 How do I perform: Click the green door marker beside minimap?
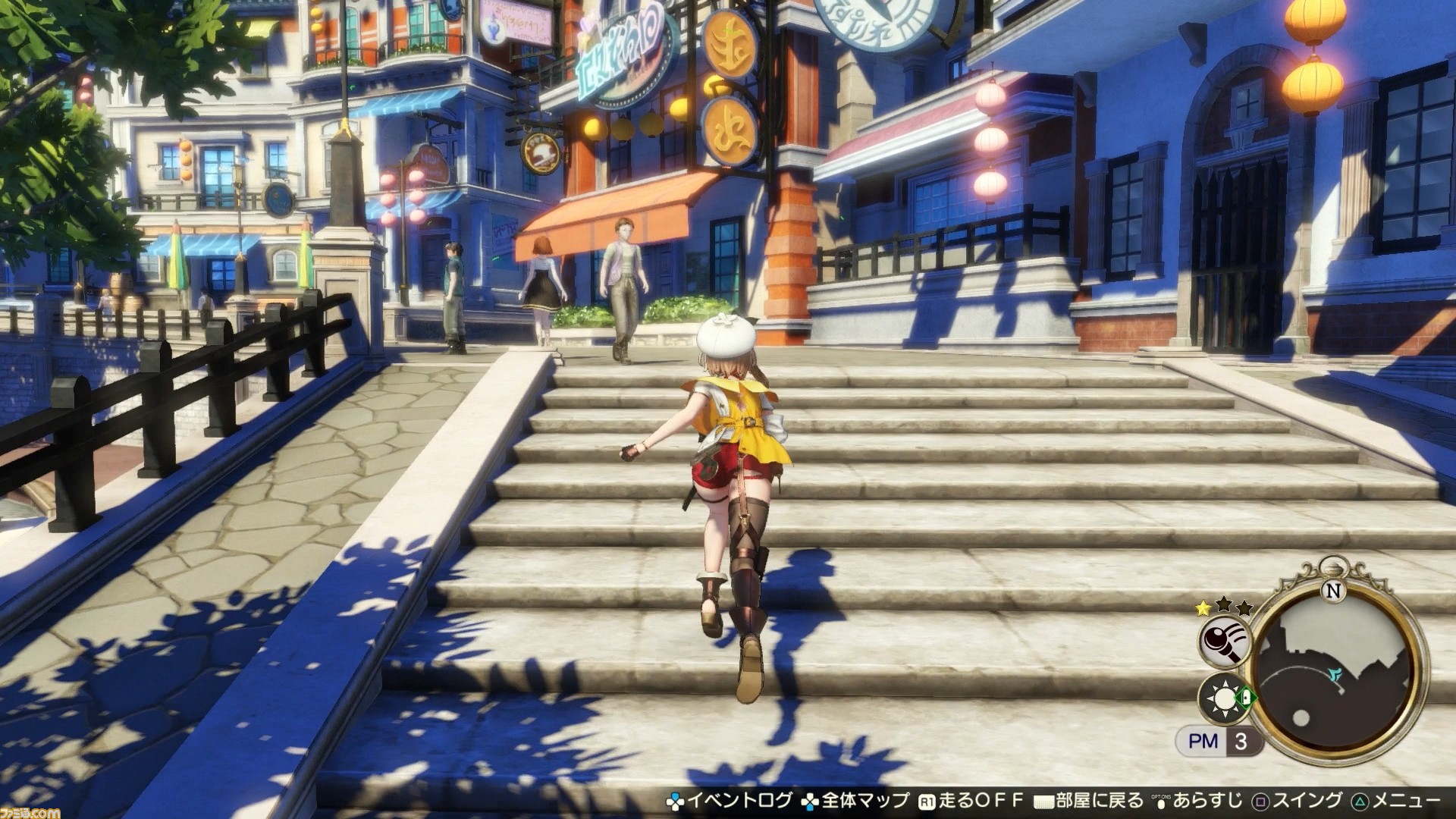[1245, 697]
